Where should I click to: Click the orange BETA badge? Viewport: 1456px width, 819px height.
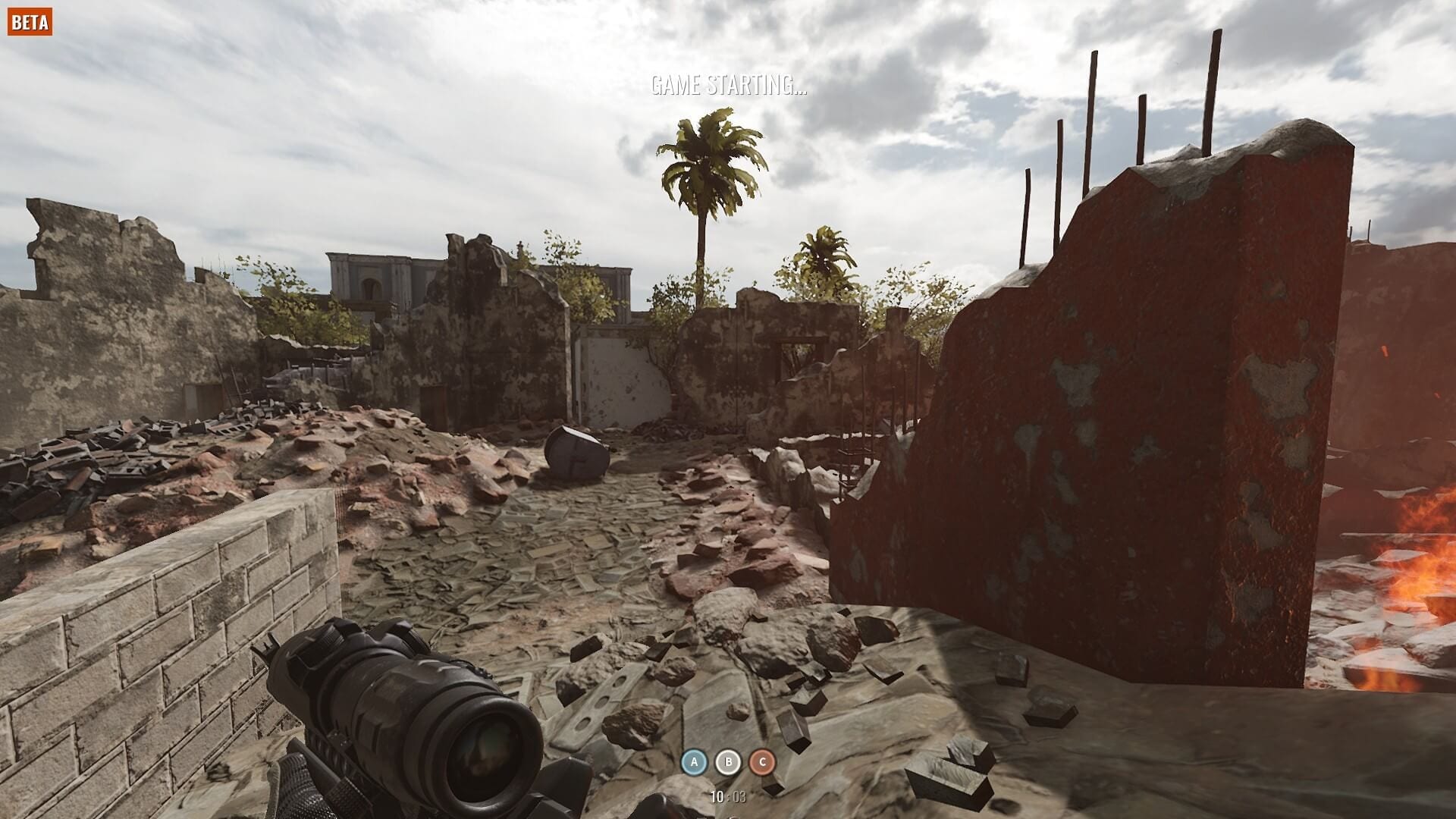coord(30,22)
